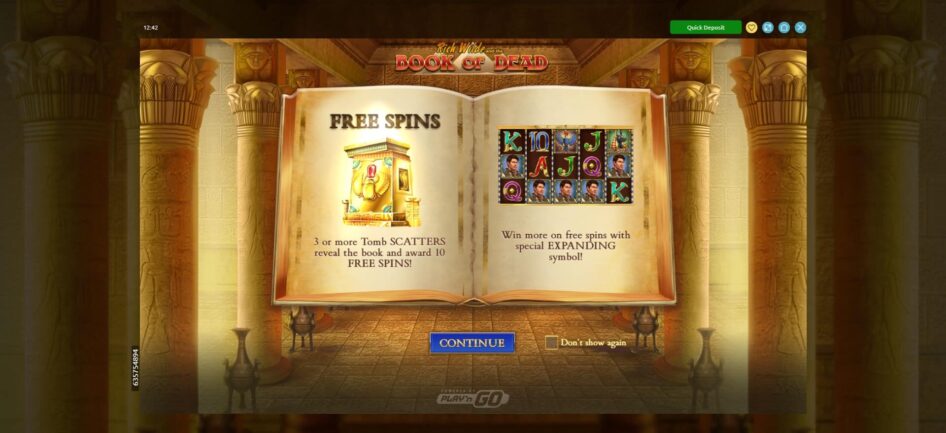Image resolution: width=946 pixels, height=433 pixels.
Task: Close the game with the X icon
Action: (800, 27)
